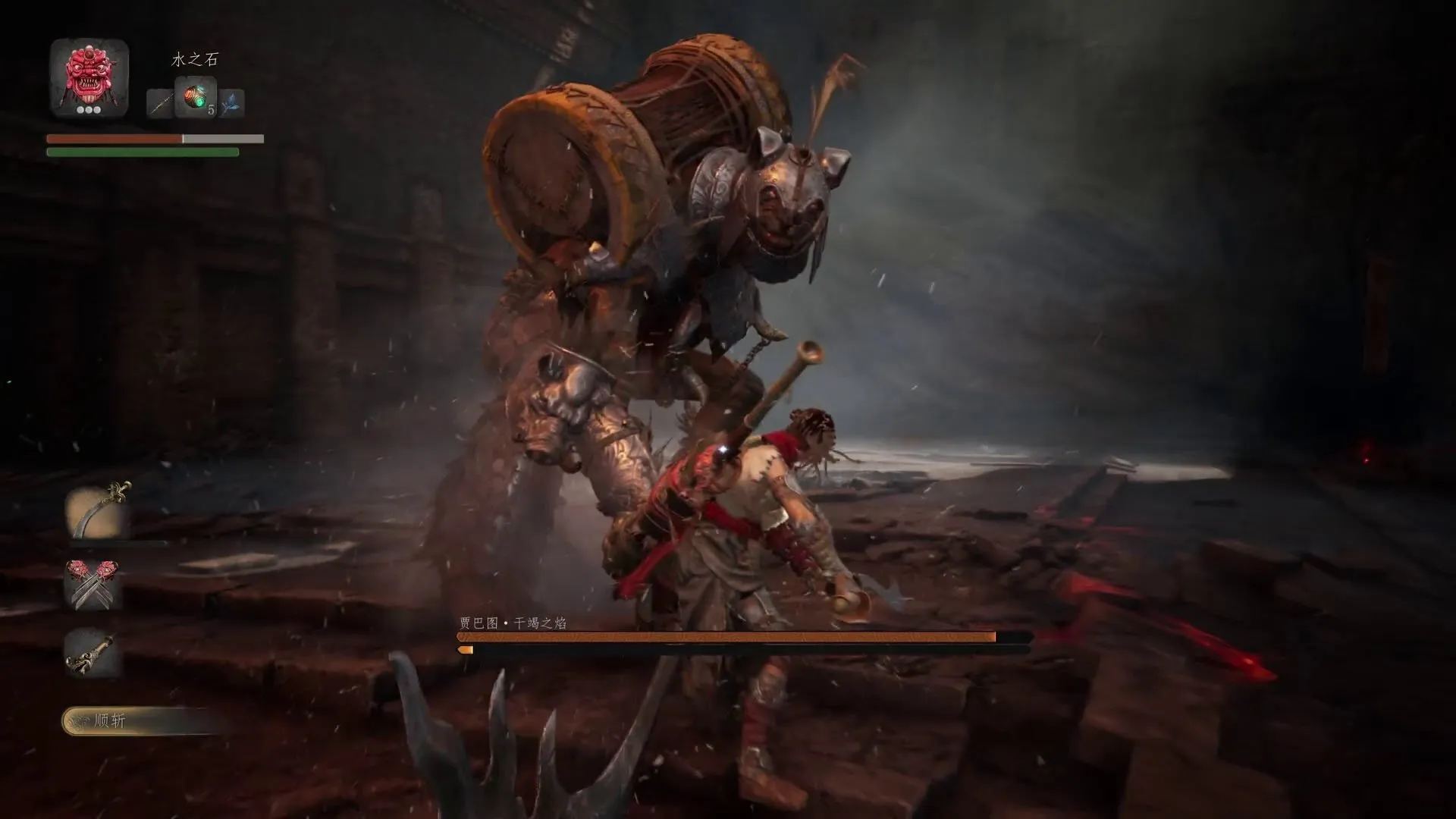Pick the blue leaf item slot
Image resolution: width=1456 pixels, height=819 pixels.
231,103
